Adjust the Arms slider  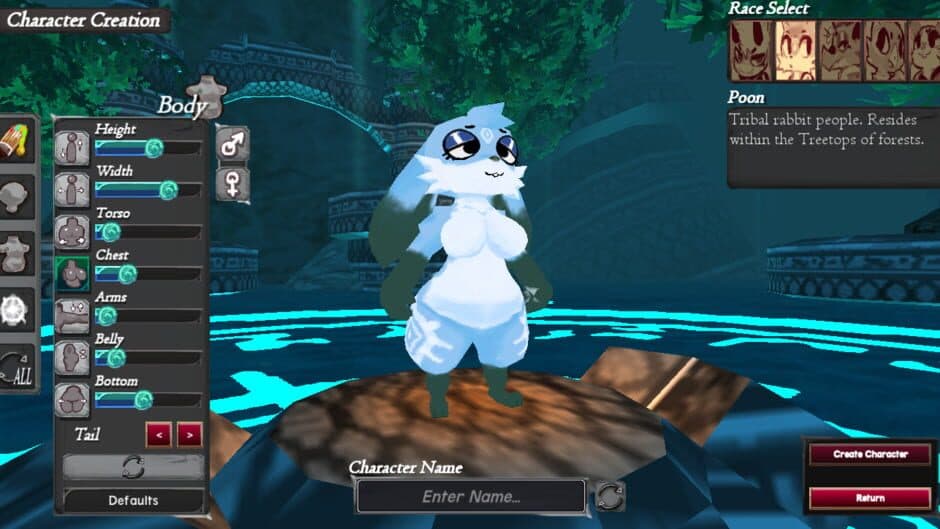click(x=106, y=316)
